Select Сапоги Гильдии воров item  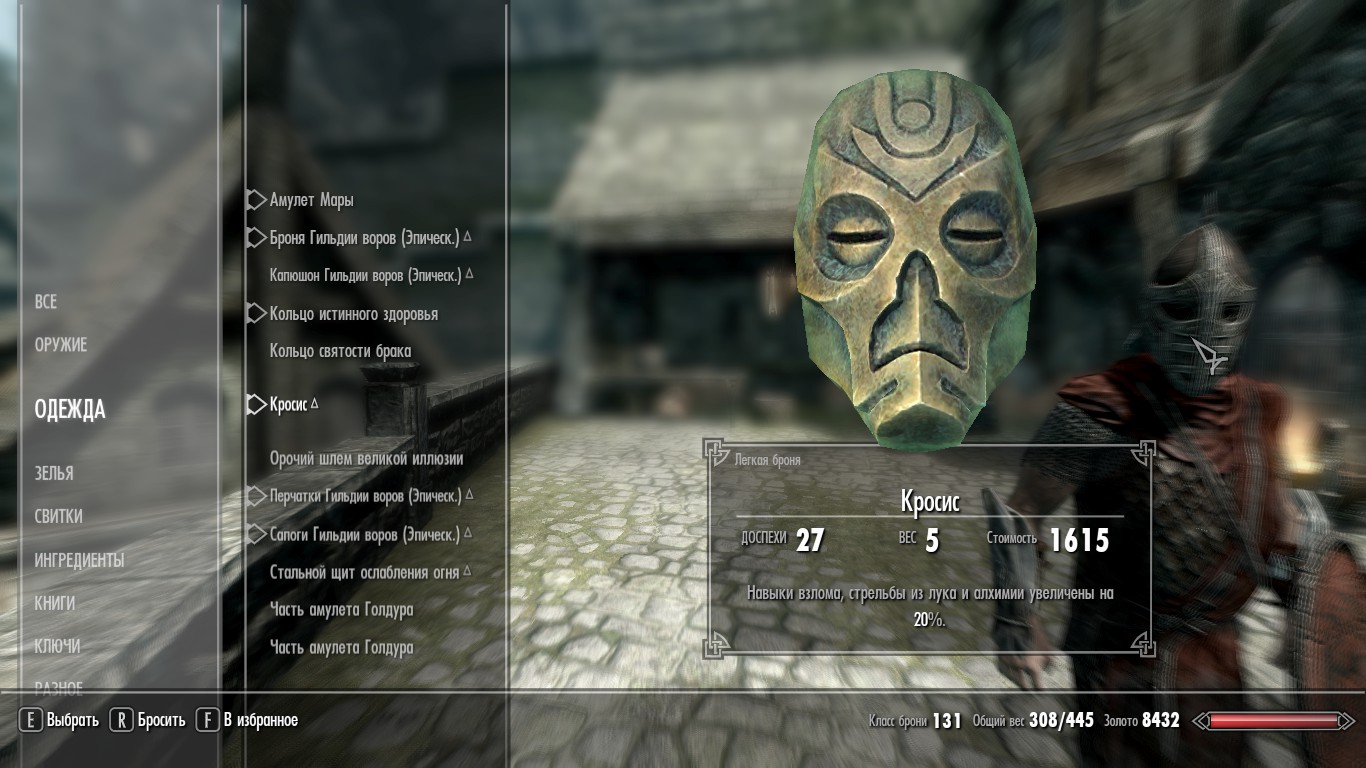(364, 535)
